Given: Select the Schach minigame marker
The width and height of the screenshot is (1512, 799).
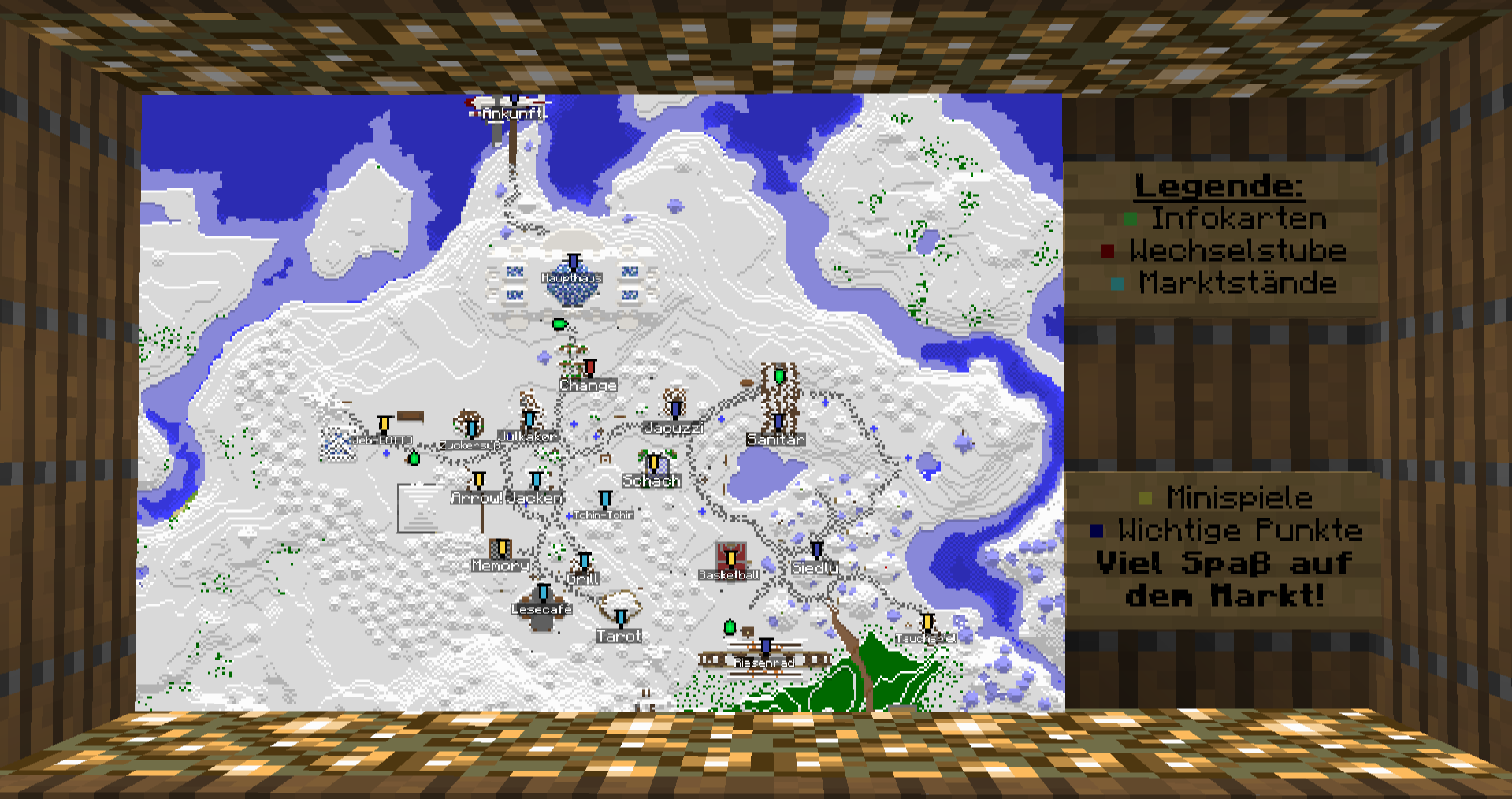Looking at the screenshot, I should click(653, 463).
